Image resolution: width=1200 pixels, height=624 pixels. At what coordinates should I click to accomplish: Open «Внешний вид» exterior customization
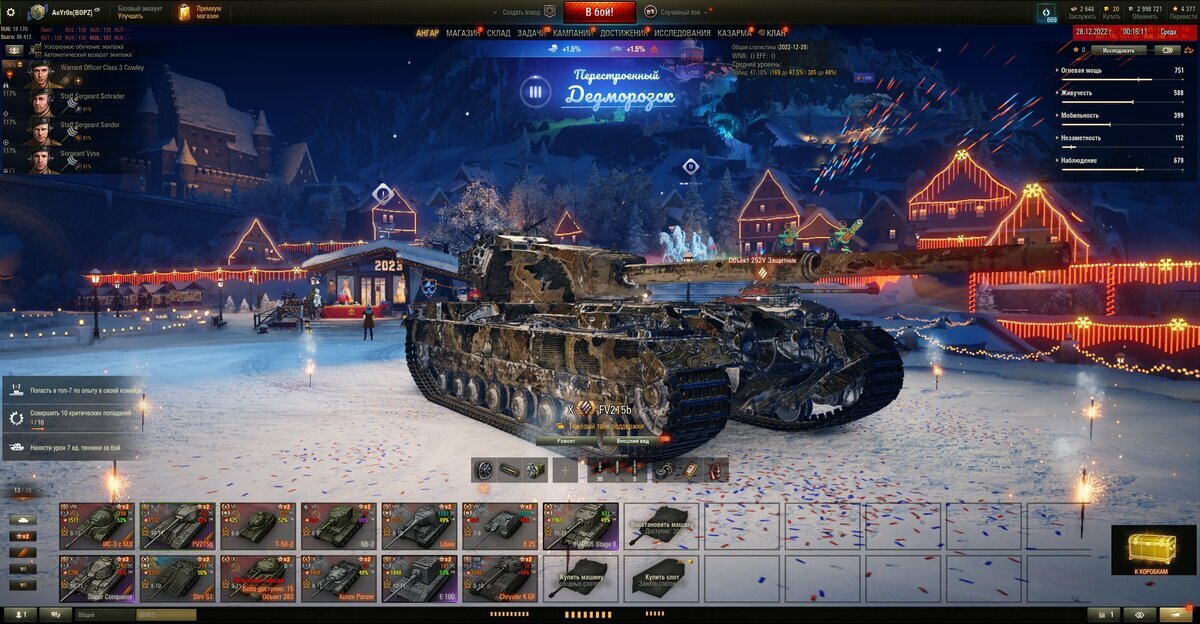click(x=633, y=440)
